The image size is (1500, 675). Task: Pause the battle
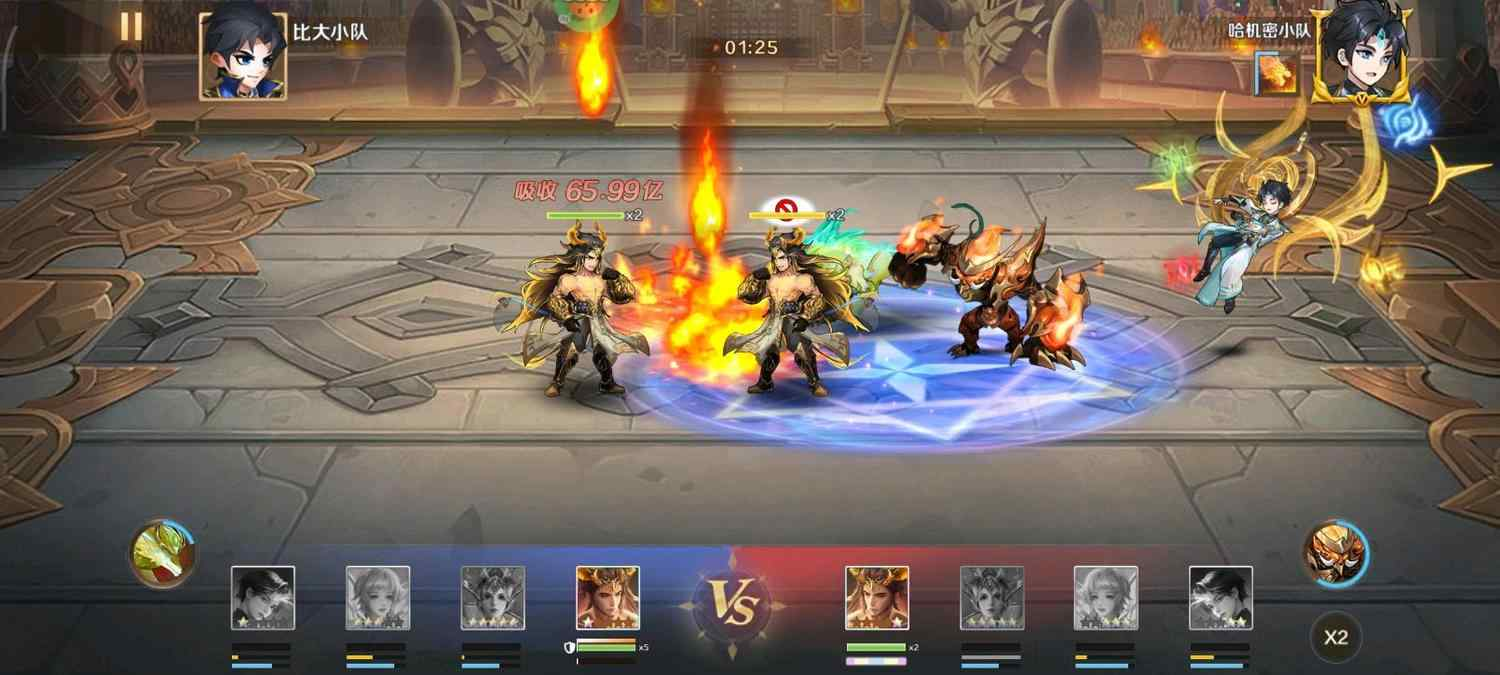[131, 26]
